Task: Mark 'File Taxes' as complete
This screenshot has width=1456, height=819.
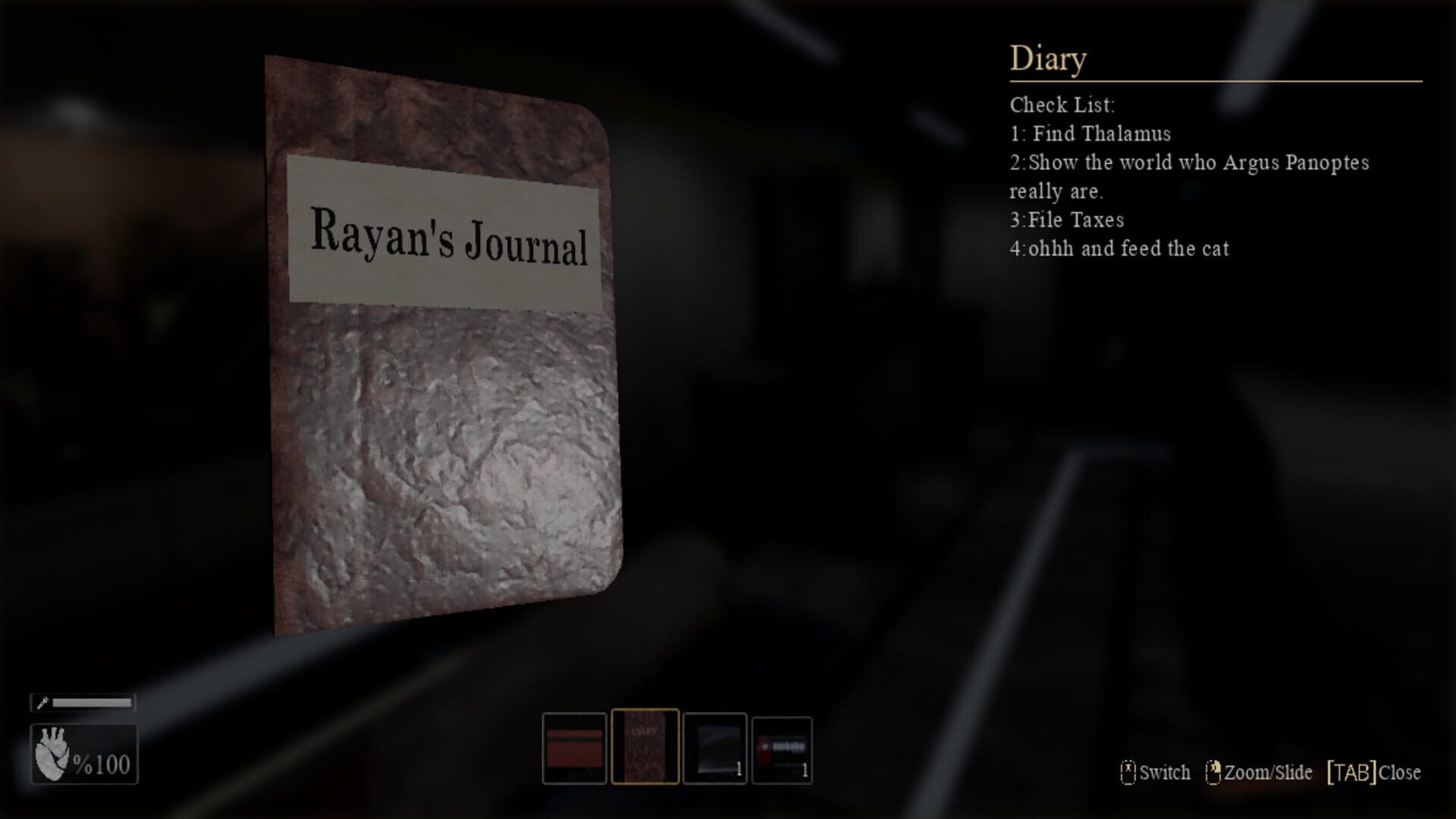Action: [x=1067, y=220]
